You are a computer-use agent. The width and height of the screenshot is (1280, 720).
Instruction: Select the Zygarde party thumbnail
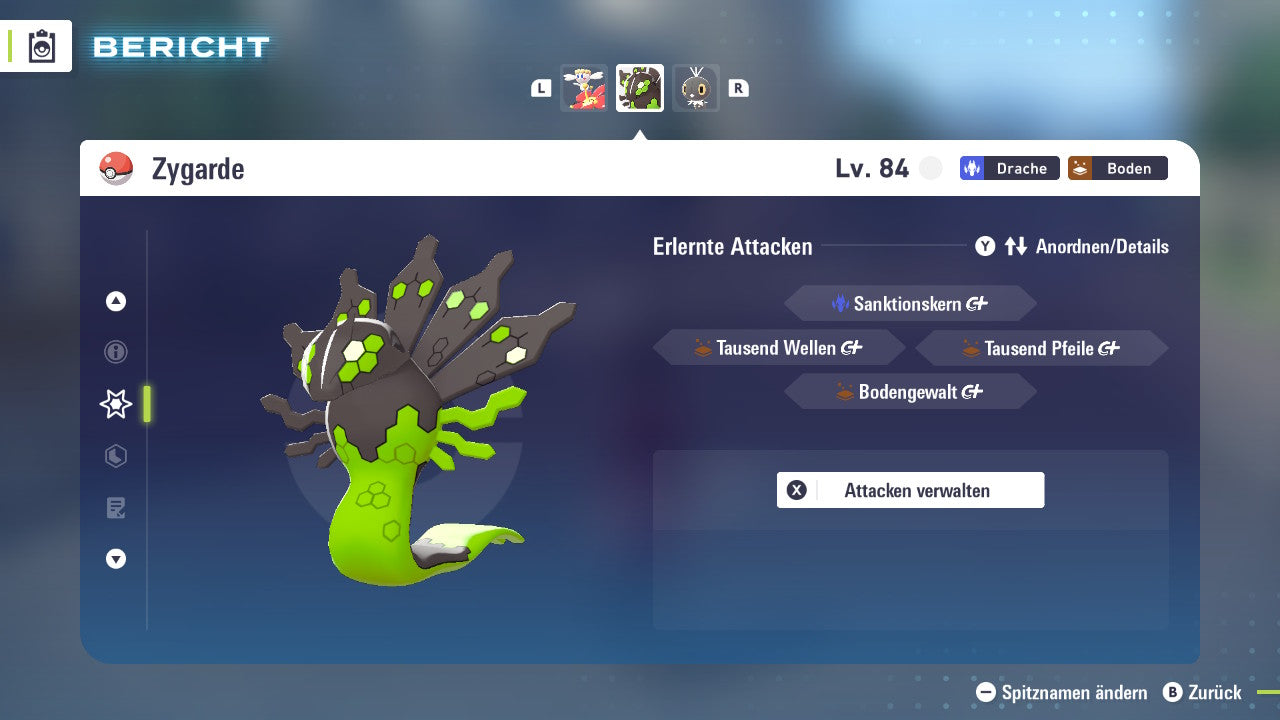tap(640, 88)
